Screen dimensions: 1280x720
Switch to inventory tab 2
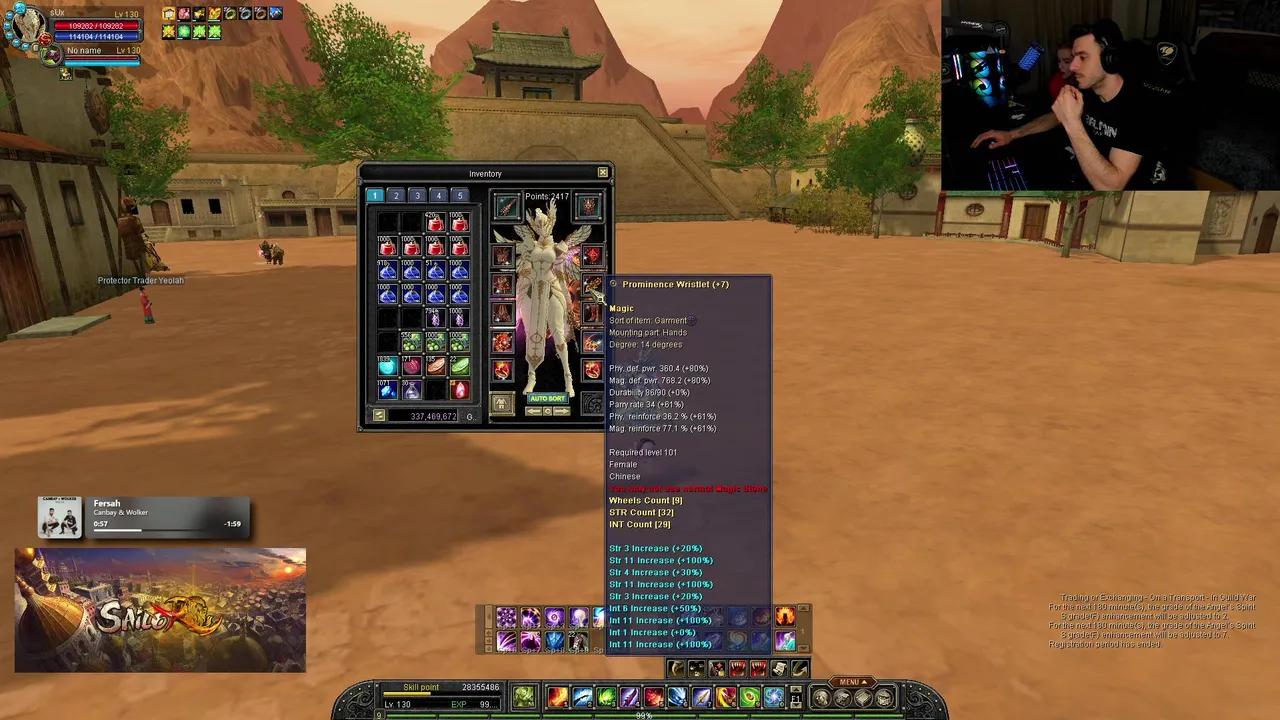pos(396,196)
